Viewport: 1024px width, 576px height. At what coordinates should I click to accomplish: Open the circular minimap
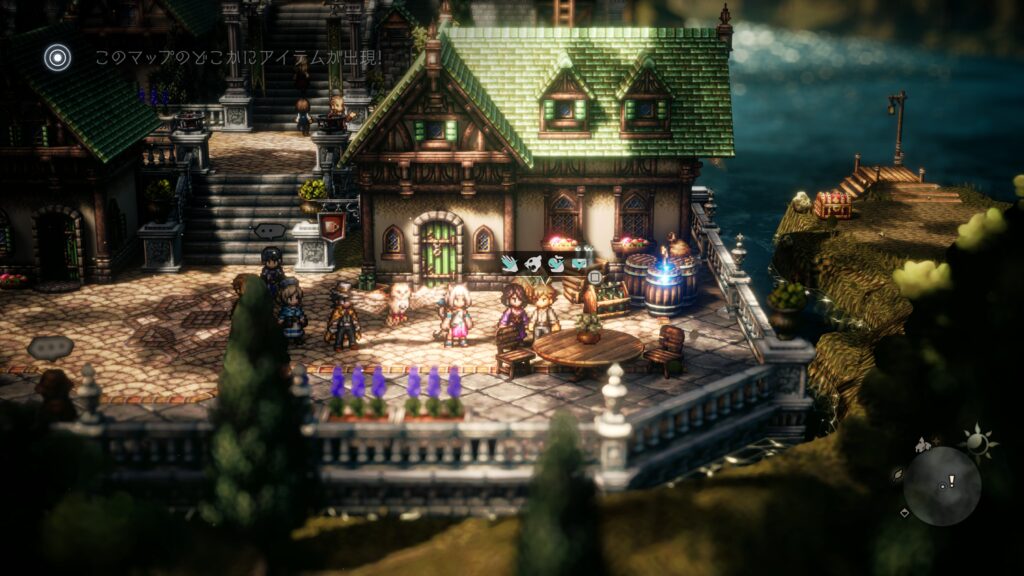click(x=941, y=487)
